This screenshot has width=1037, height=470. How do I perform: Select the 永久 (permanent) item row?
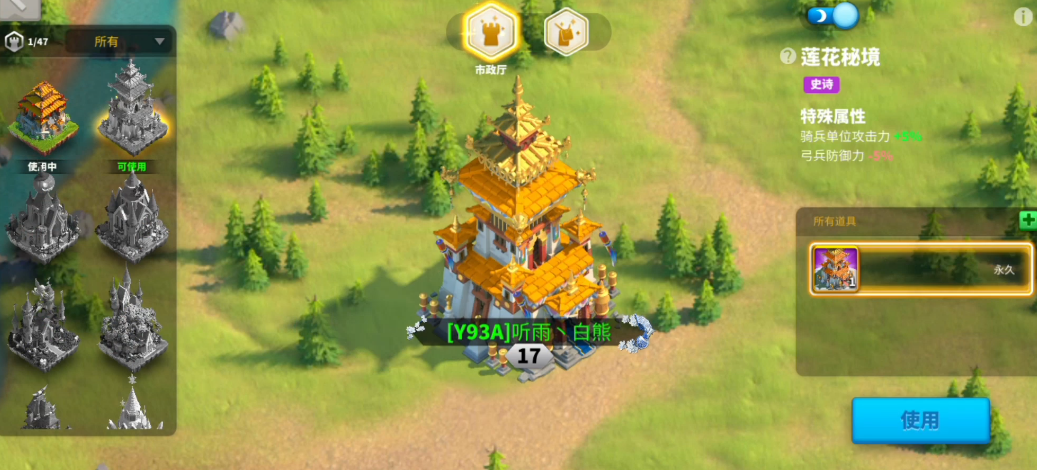921,269
